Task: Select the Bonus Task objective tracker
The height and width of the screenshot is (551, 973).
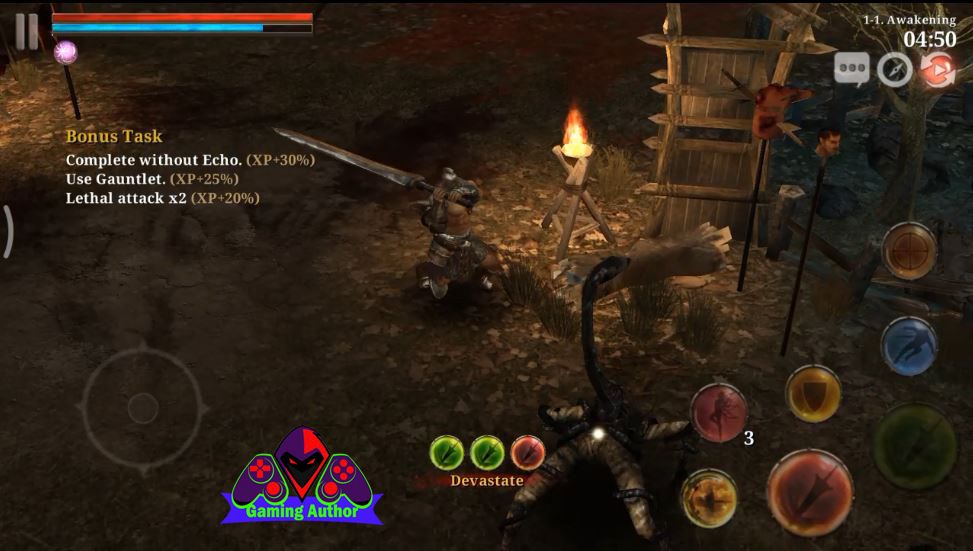Action: [x=114, y=136]
